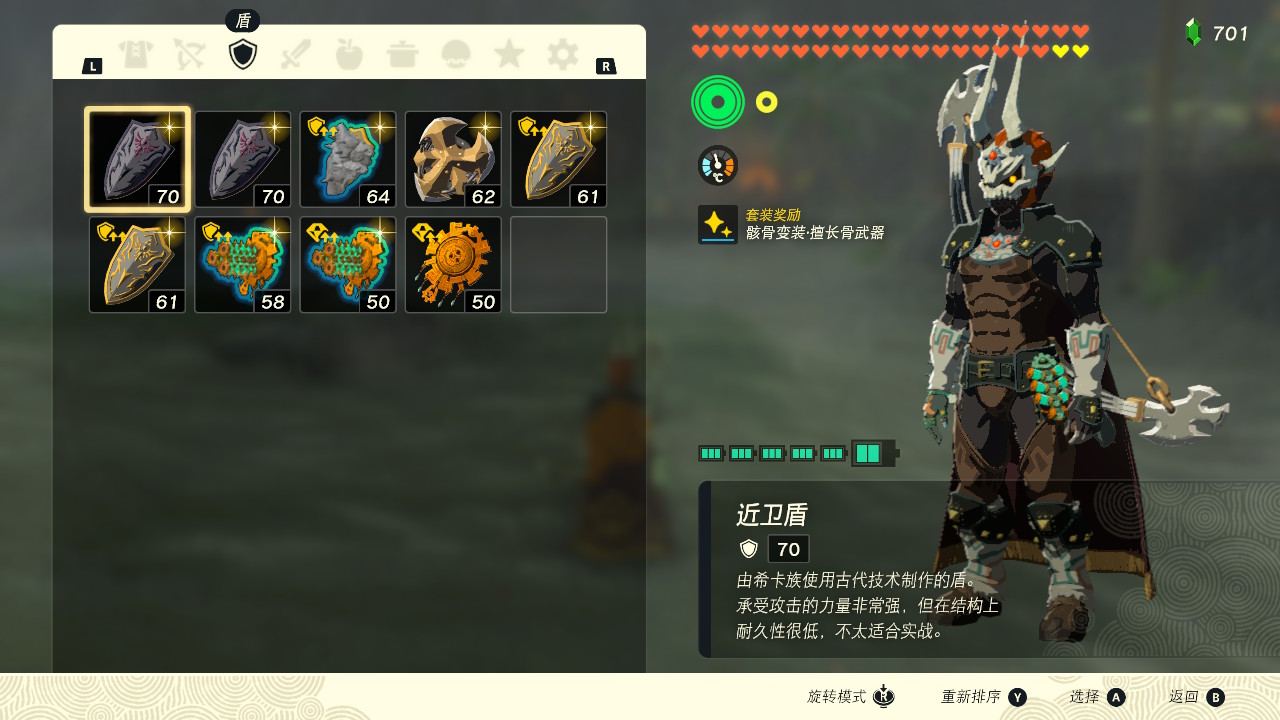Screen dimensions: 1280x720
Task: Switch to the sword weapons tab
Action: [296, 54]
